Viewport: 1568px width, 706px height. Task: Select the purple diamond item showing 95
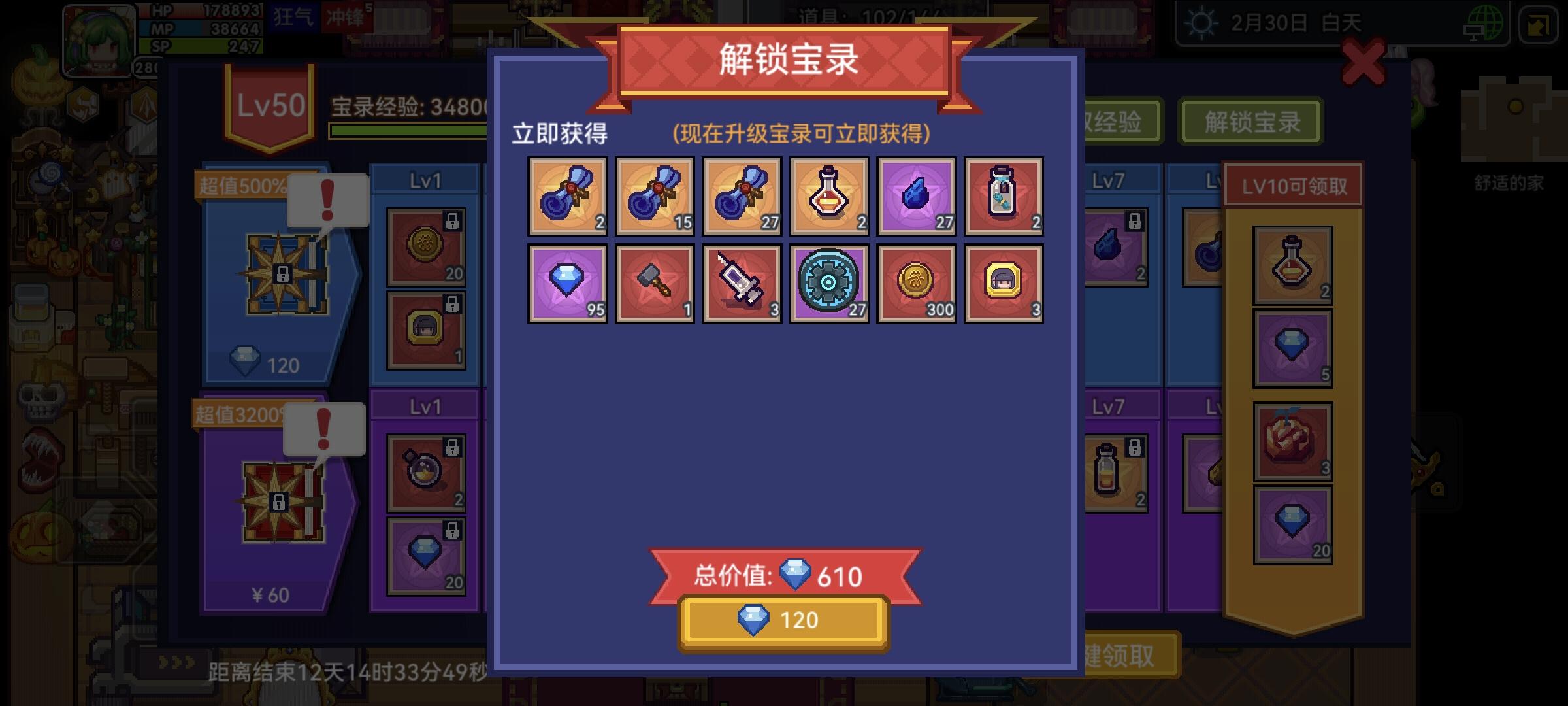point(568,283)
